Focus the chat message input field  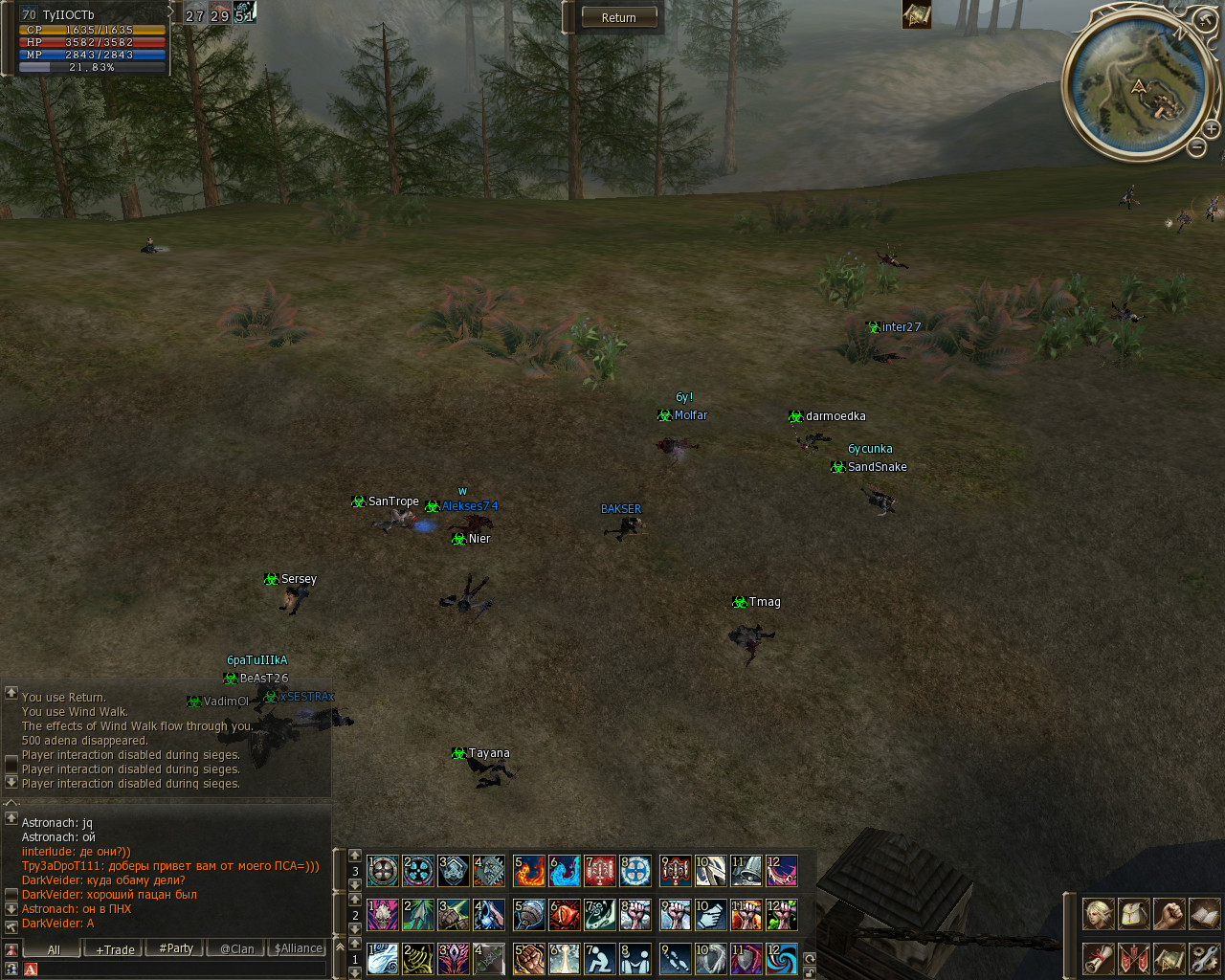pyautogui.click(x=177, y=969)
